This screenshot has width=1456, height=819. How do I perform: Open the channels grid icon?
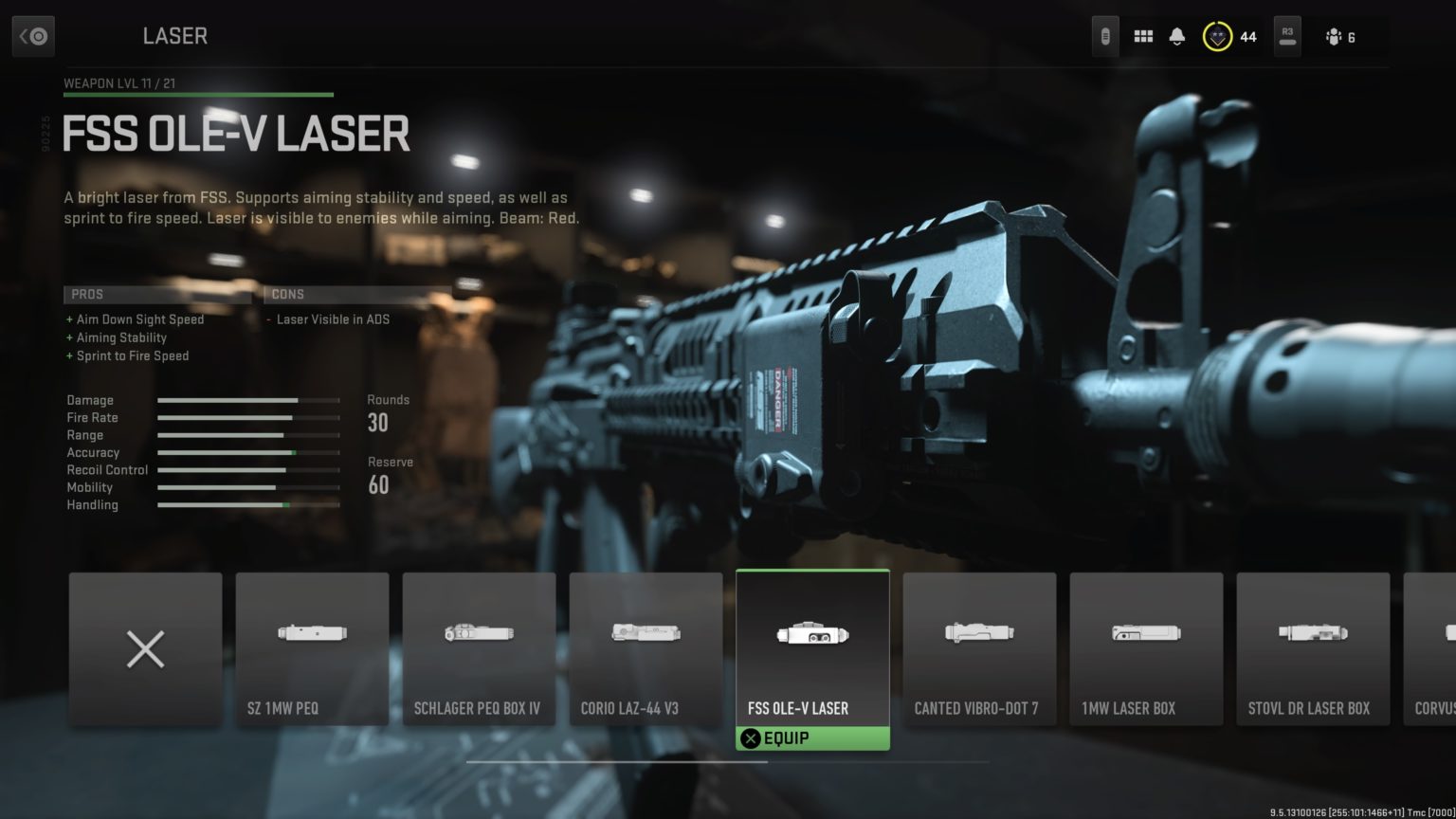tap(1143, 35)
